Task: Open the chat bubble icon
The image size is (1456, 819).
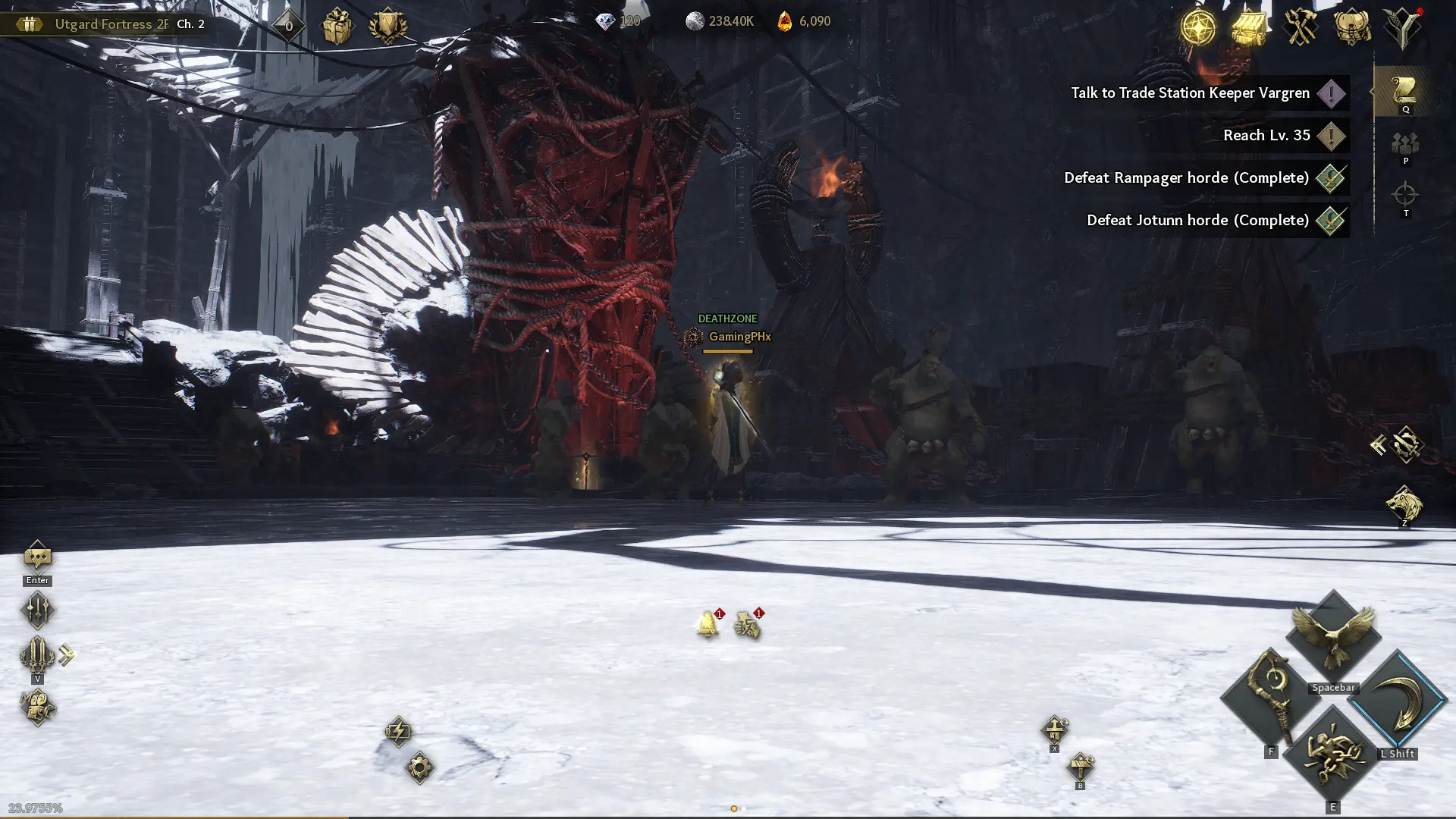Action: (37, 558)
